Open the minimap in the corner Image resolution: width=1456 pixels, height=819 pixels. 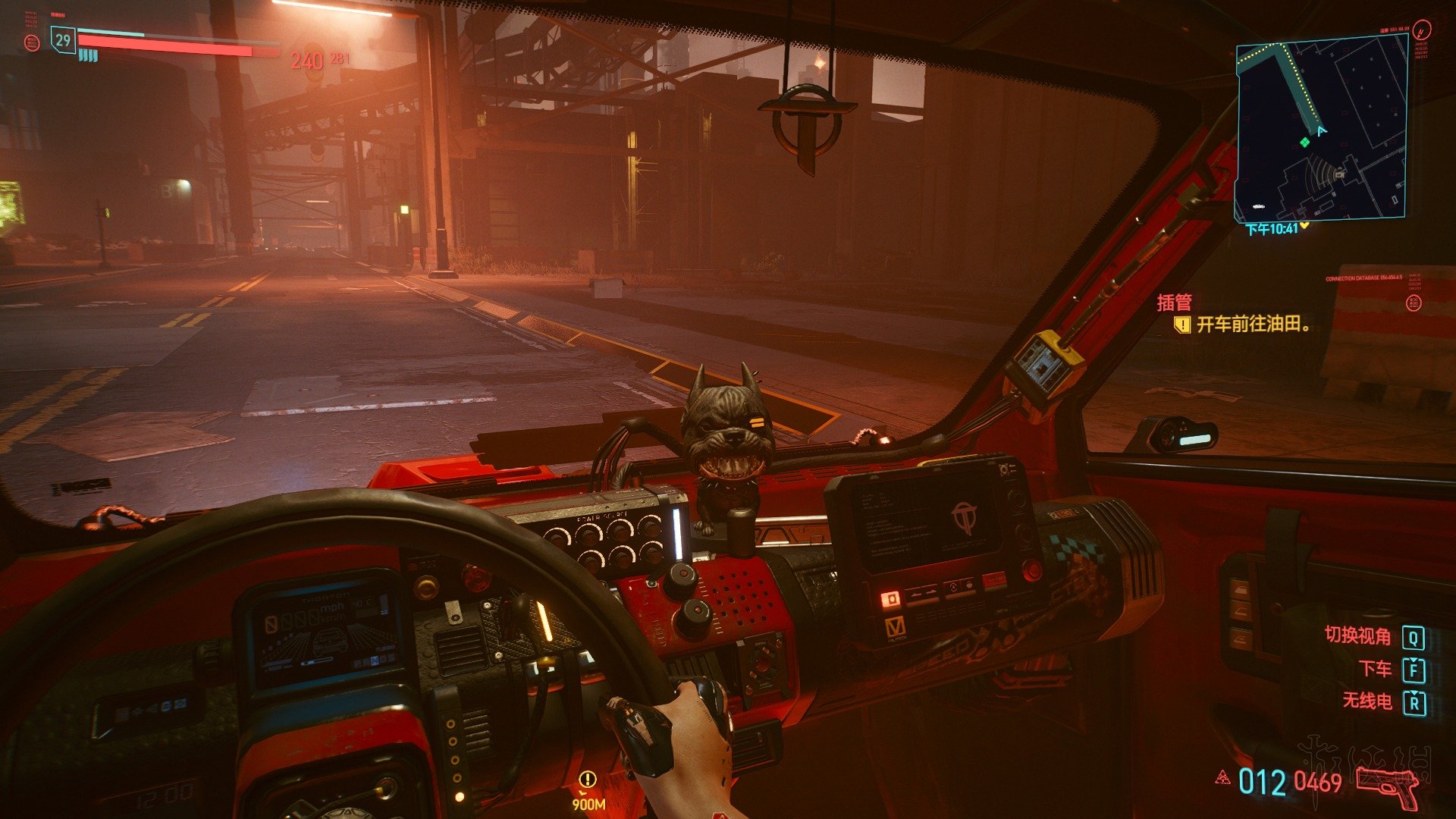click(x=1320, y=130)
